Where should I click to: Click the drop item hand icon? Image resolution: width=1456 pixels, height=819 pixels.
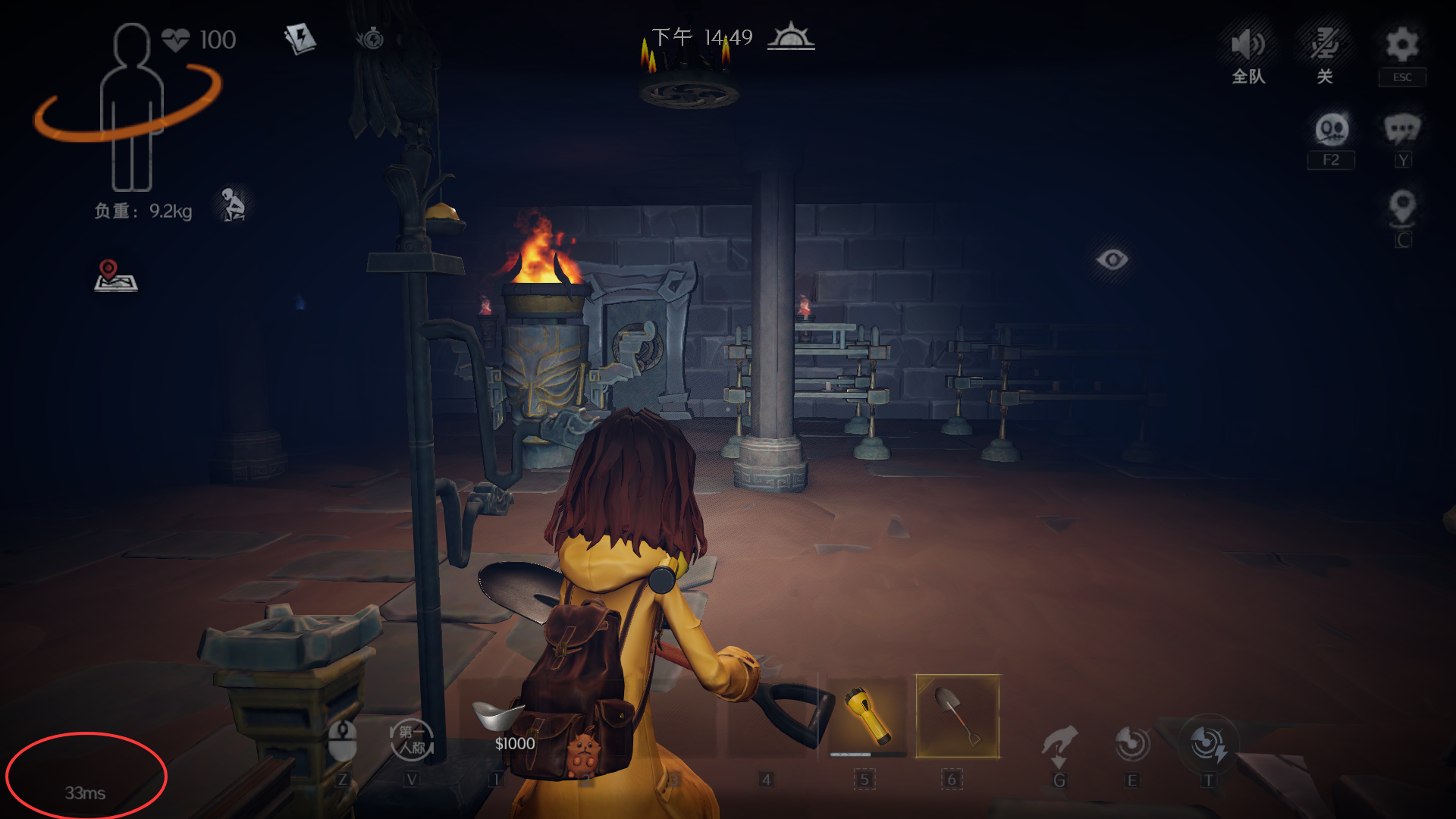1059,743
